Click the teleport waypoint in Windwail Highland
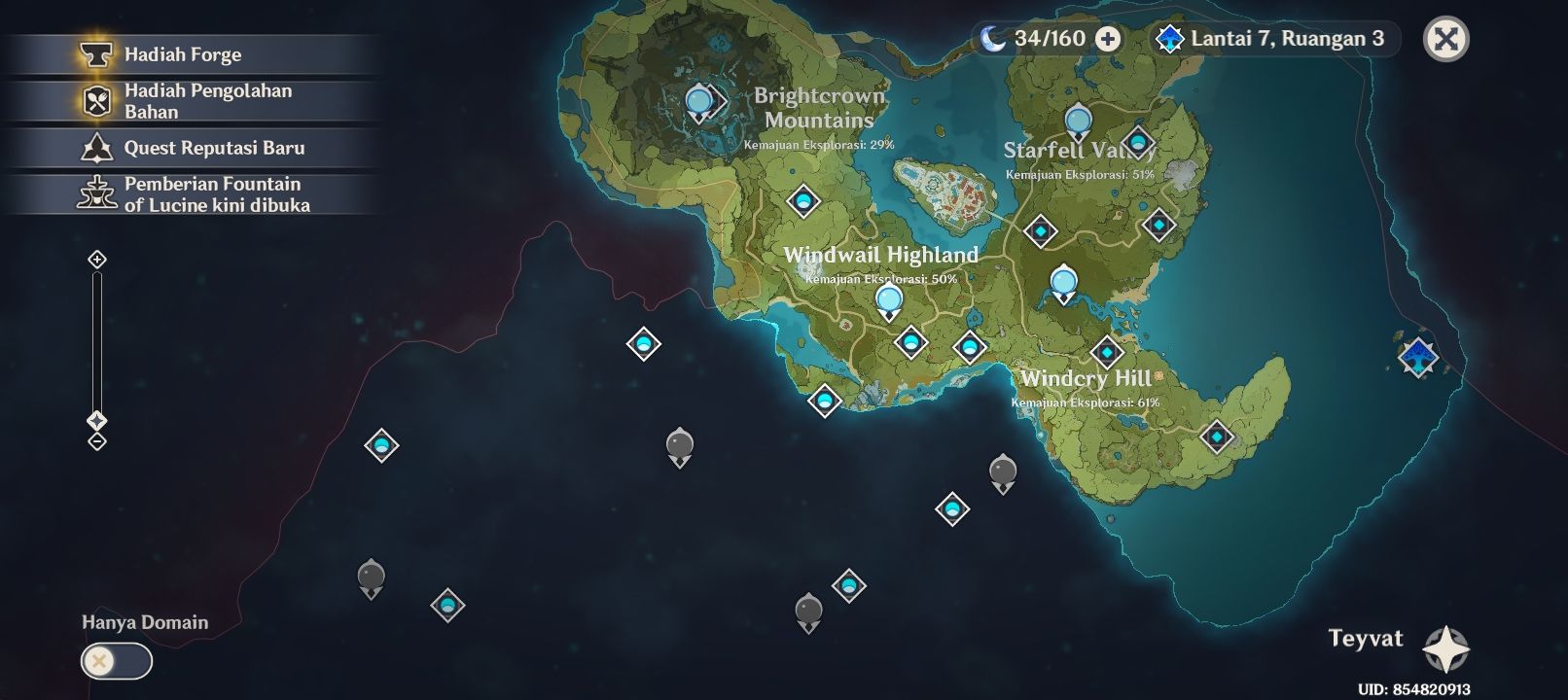Image resolution: width=1568 pixels, height=700 pixels. click(x=889, y=297)
